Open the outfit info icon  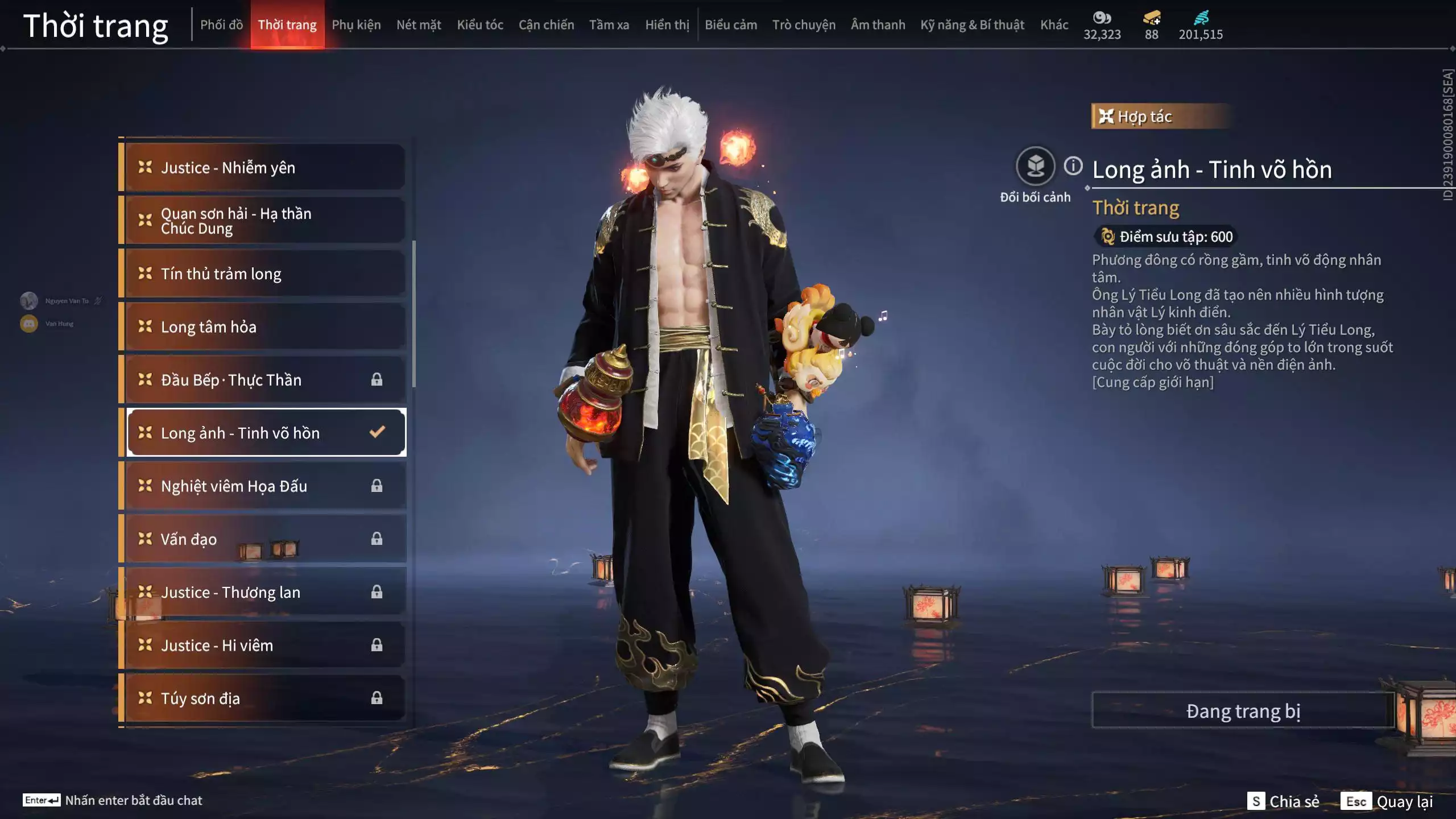pyautogui.click(x=1073, y=166)
